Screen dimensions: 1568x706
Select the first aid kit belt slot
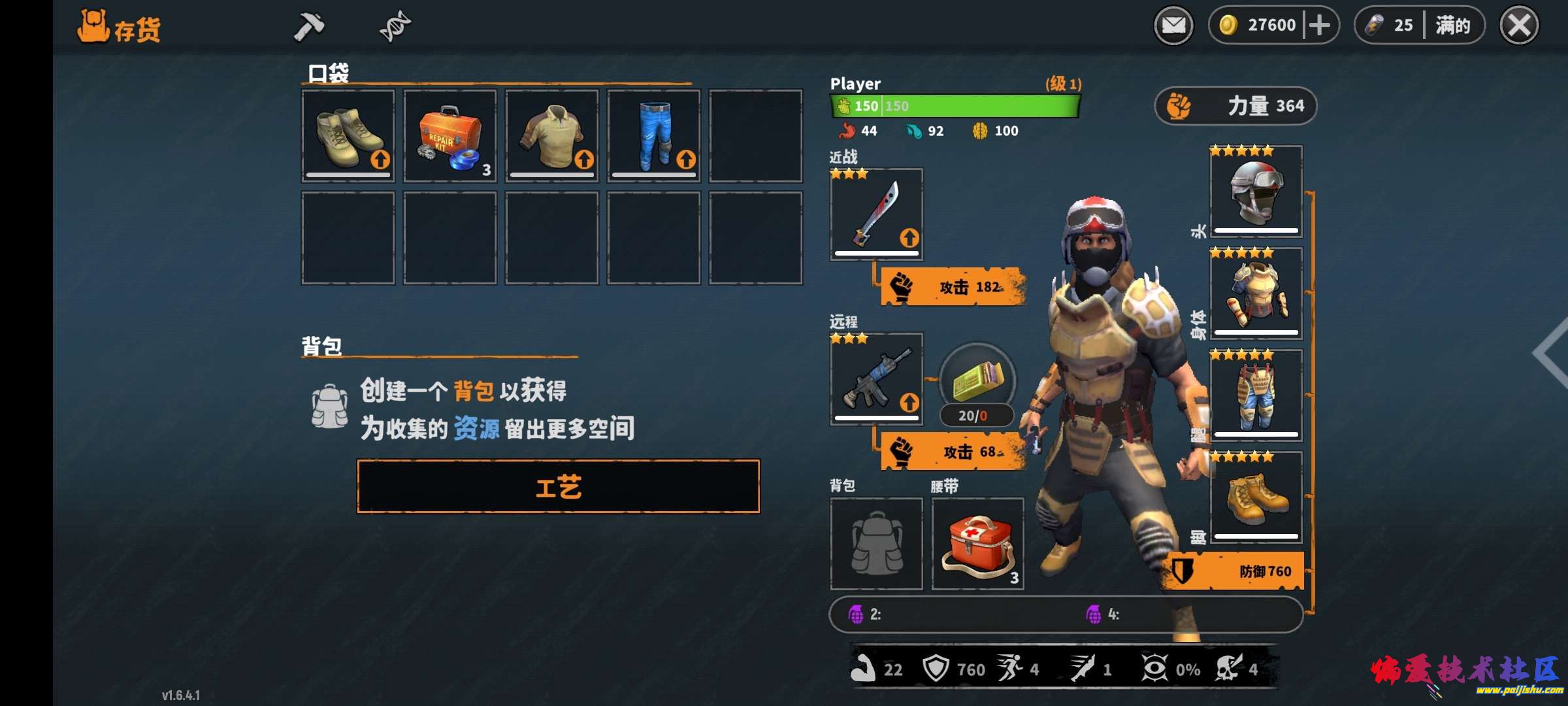click(x=978, y=544)
